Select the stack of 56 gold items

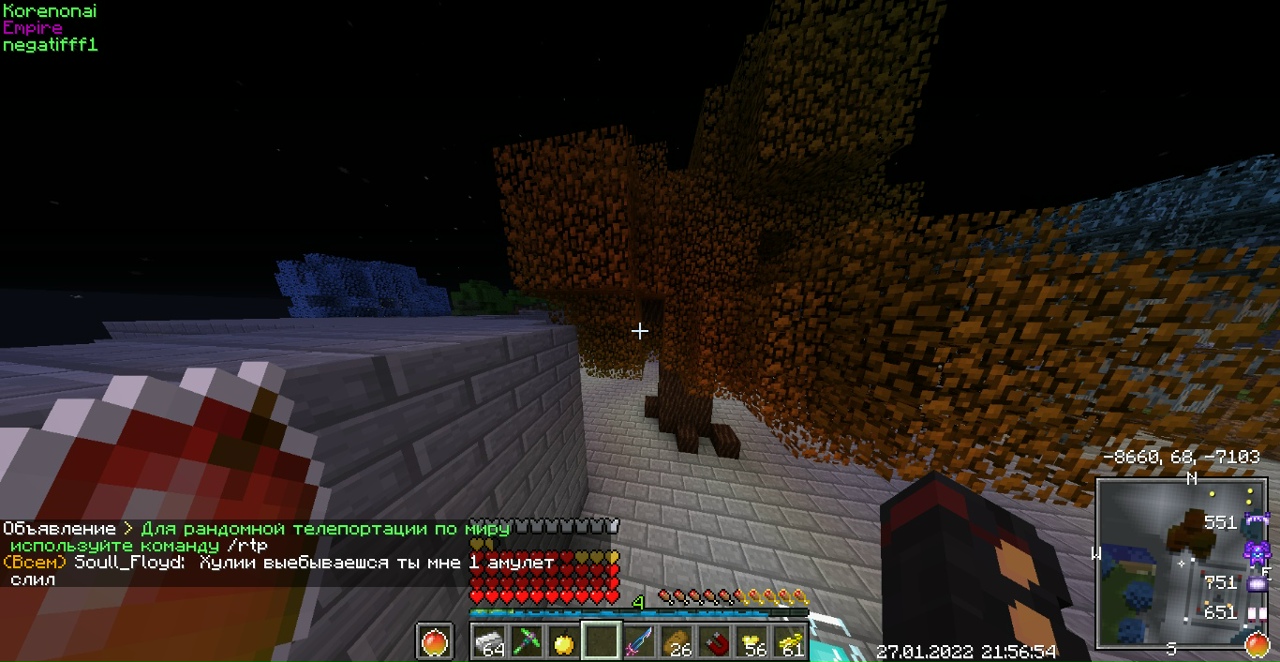(751, 641)
